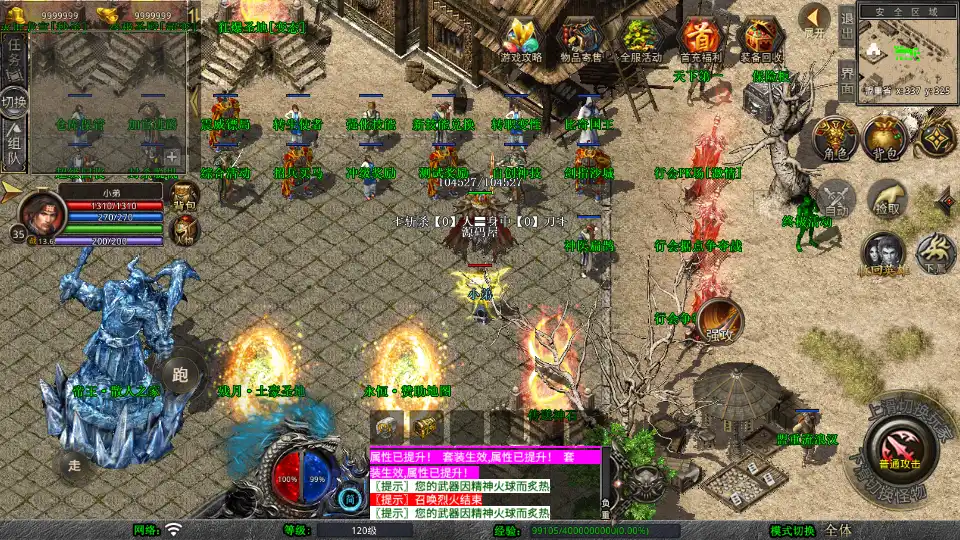Open the 全服活动 server events icon
This screenshot has height=540, width=960.
point(642,41)
